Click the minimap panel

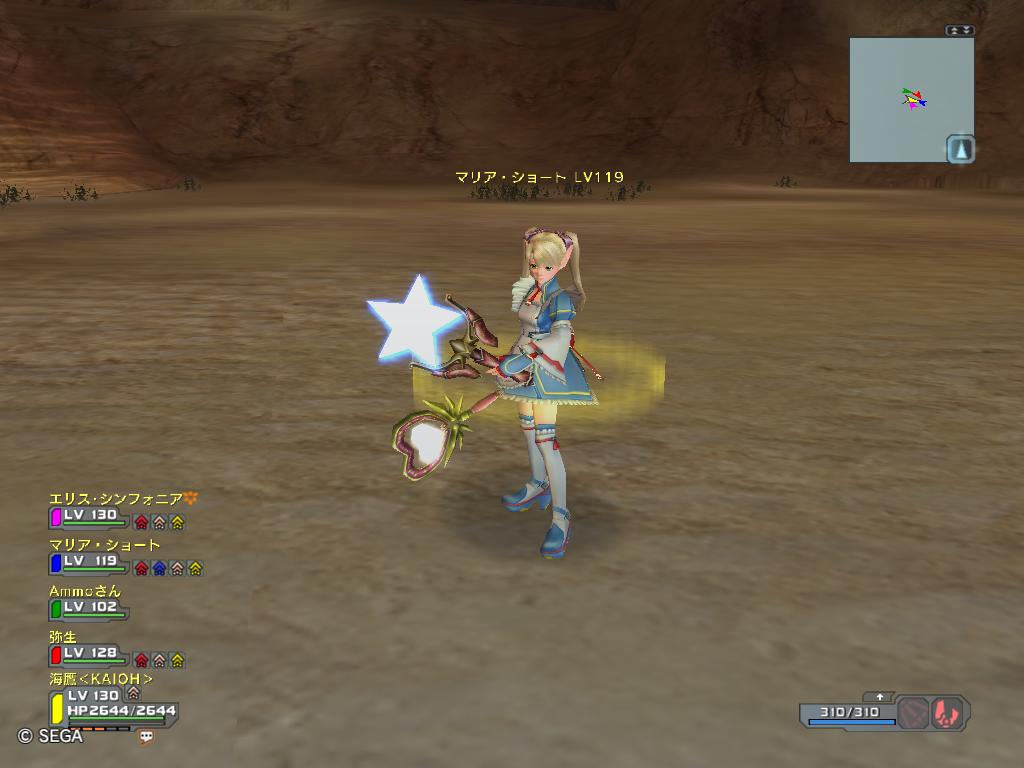[x=910, y=99]
